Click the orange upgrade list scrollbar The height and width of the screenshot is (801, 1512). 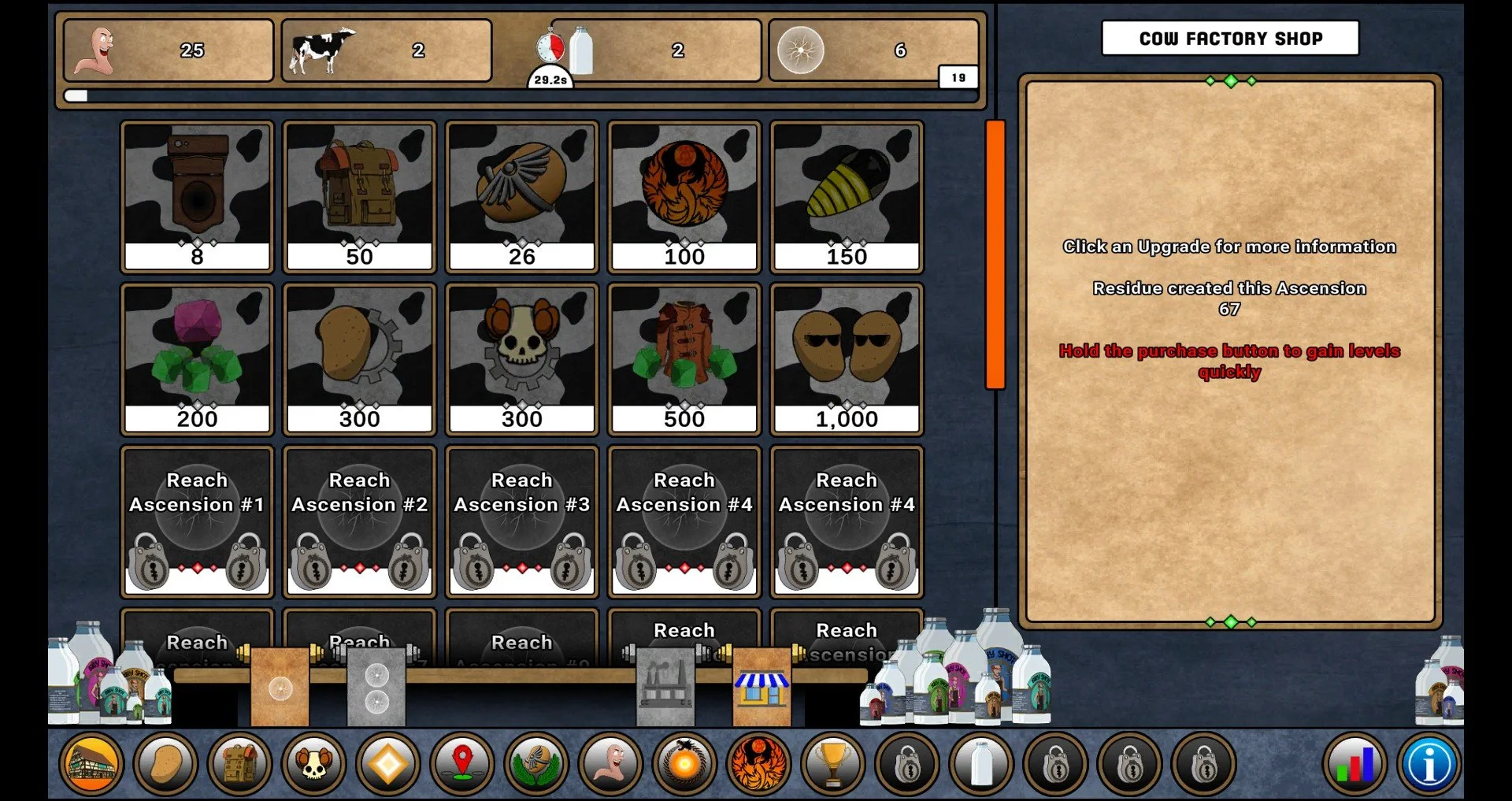pyautogui.click(x=995, y=254)
